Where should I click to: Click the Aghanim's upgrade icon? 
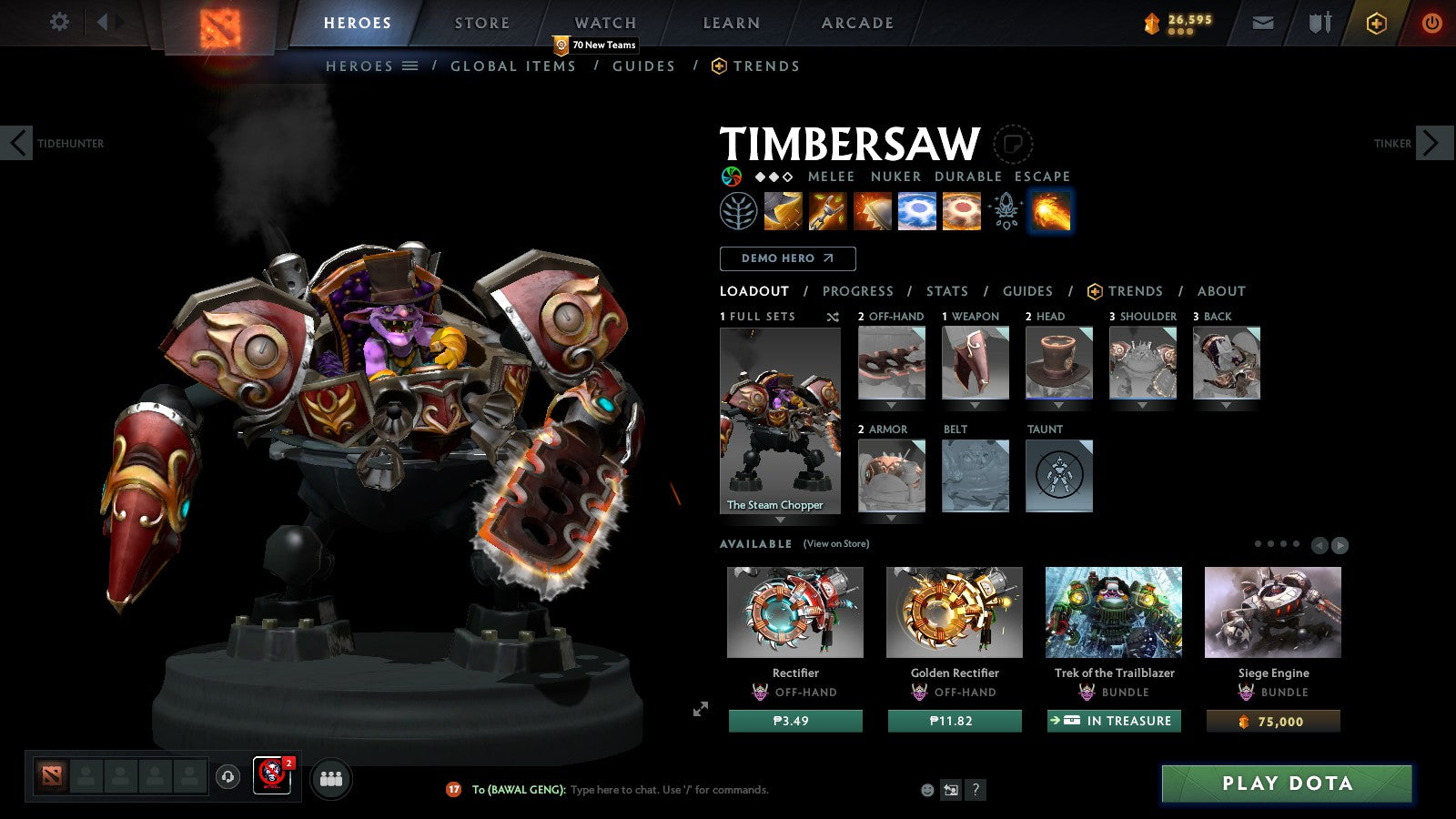click(1005, 211)
